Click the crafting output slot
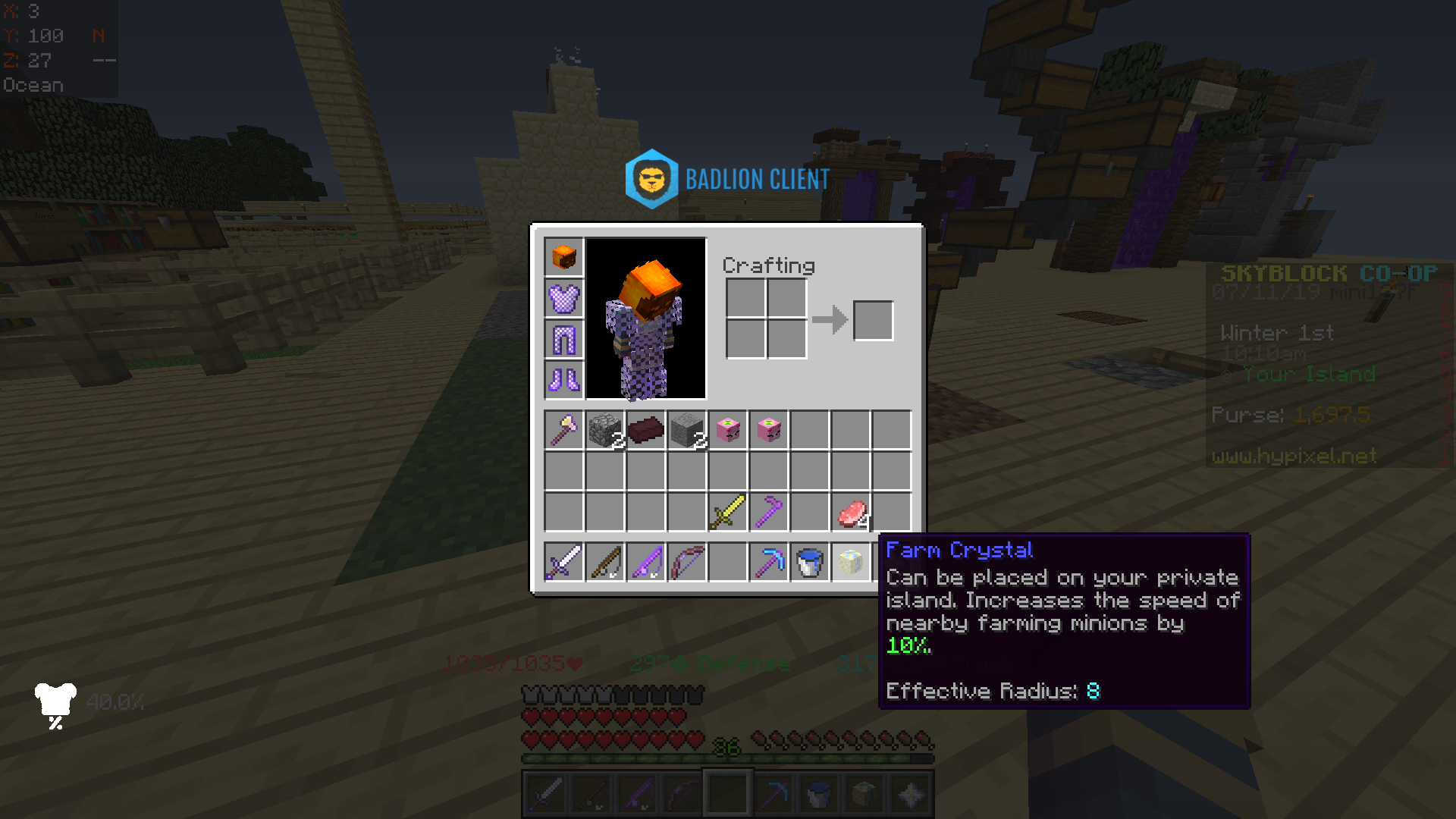This screenshot has height=819, width=1456. (x=873, y=321)
